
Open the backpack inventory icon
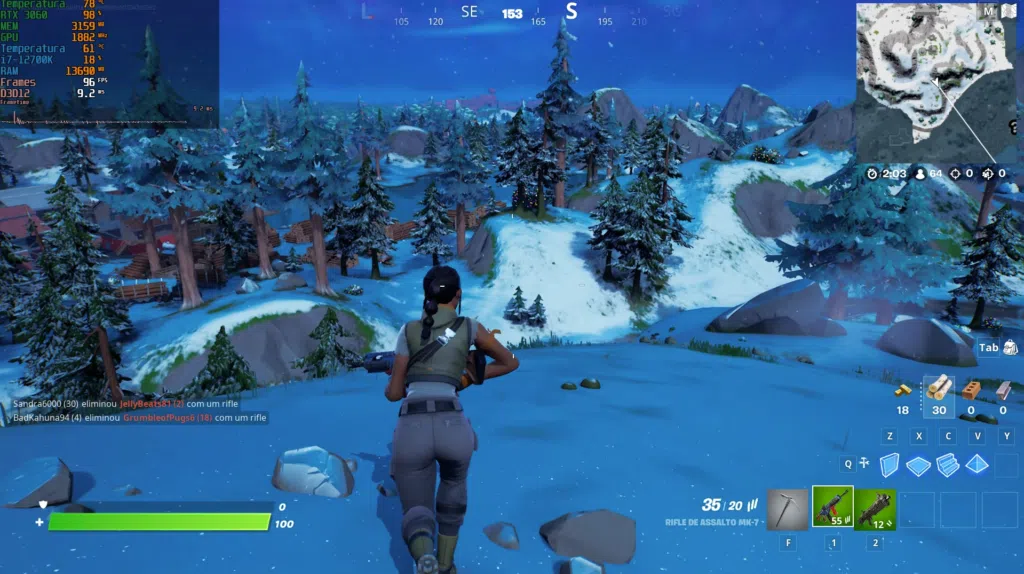[1009, 347]
